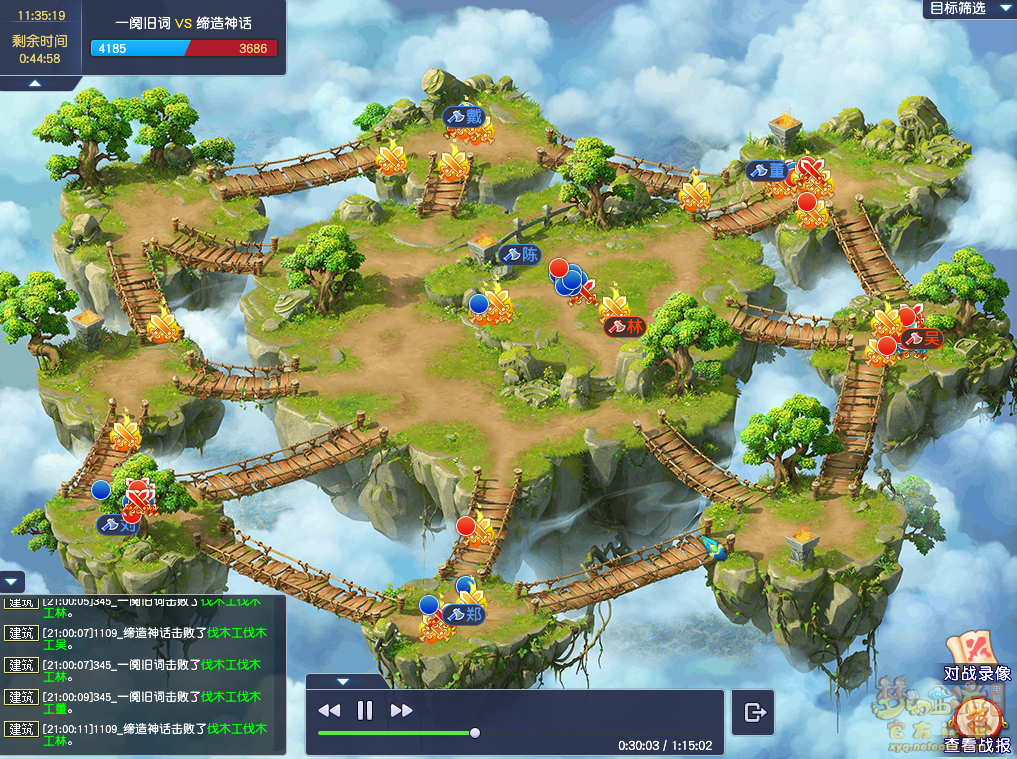Select the red 吴 lumberjack marker
Image resolution: width=1017 pixels, height=759 pixels.
(x=922, y=338)
